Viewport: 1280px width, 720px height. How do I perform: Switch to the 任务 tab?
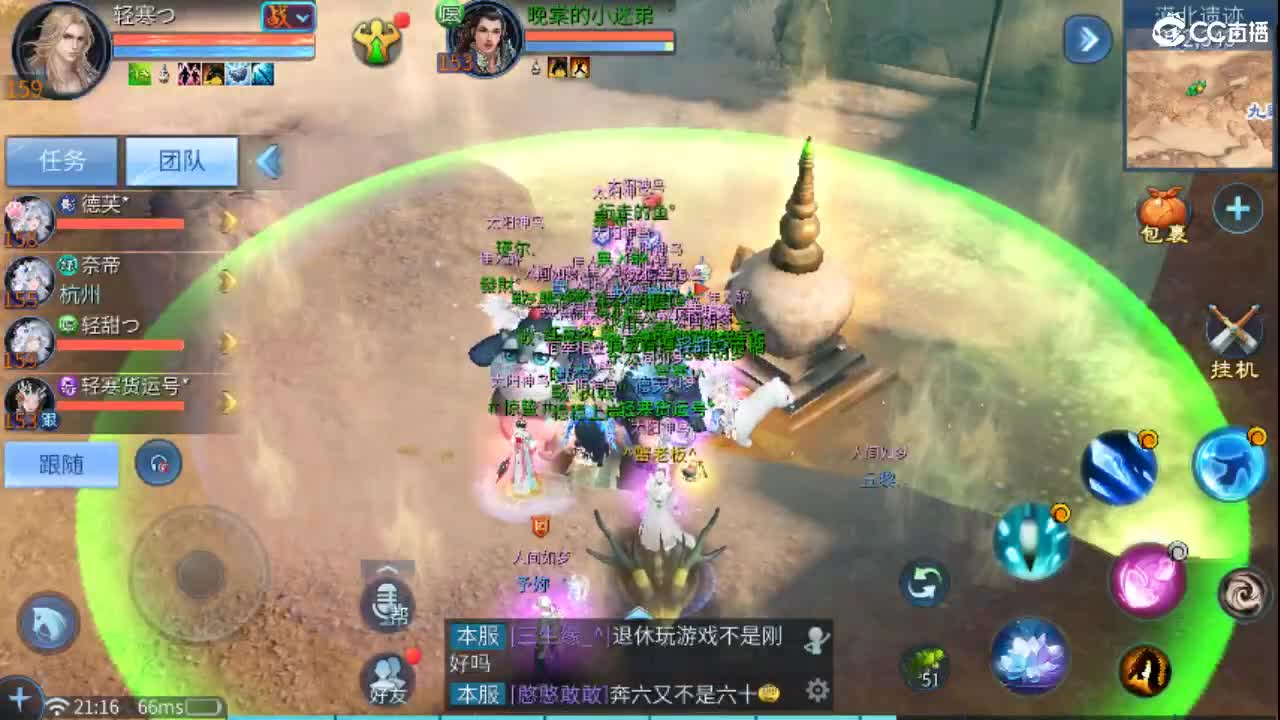(x=62, y=160)
